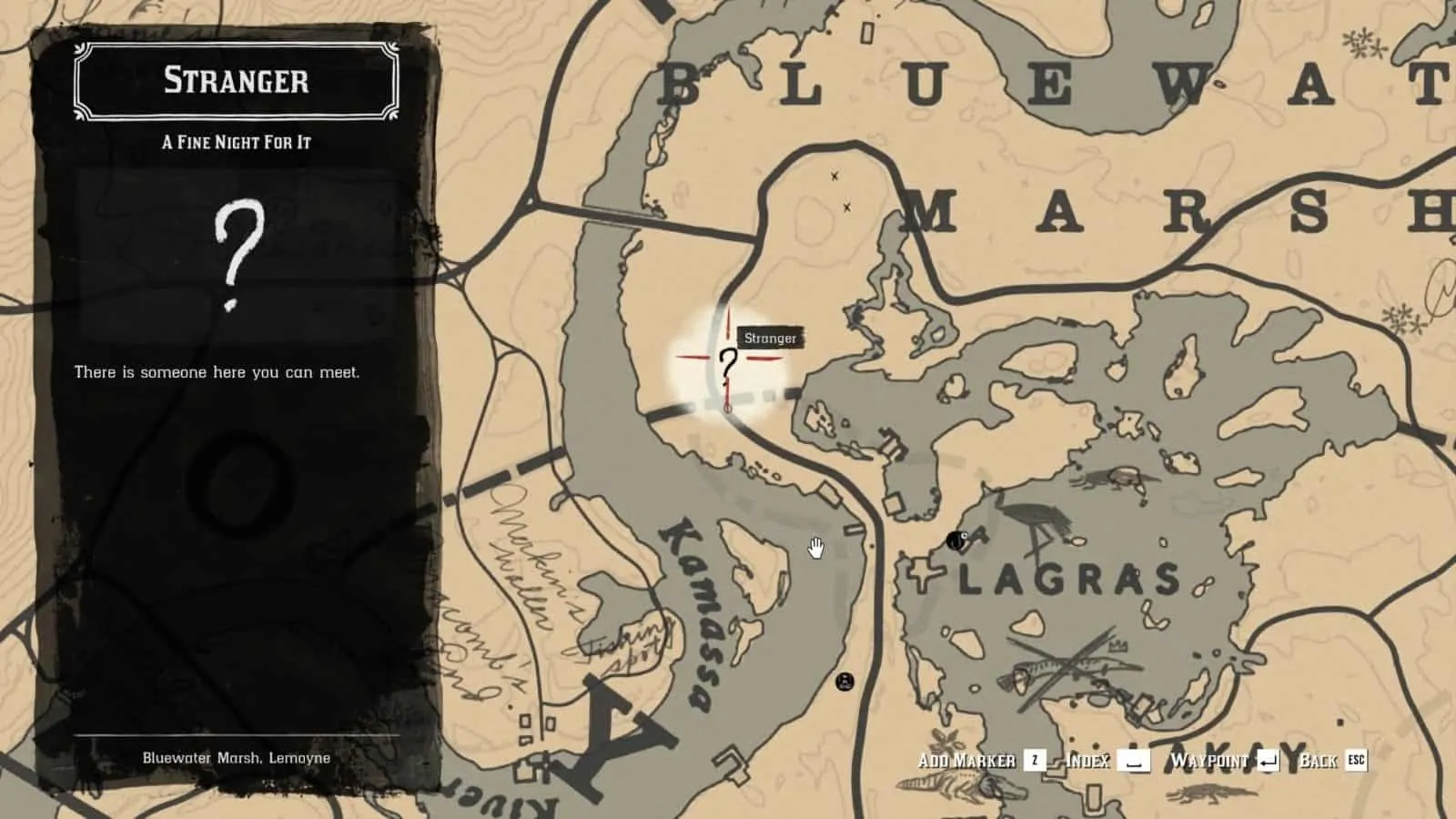The height and width of the screenshot is (819, 1456).
Task: Click the Z key hint next to Add Marker
Action: coord(1033,762)
